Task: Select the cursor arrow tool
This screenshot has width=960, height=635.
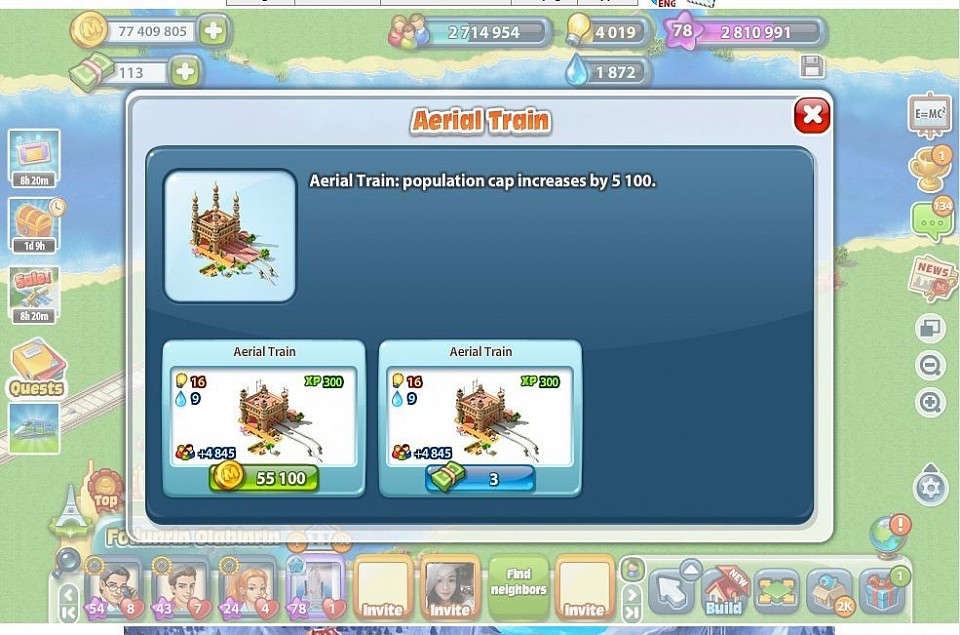Action: [671, 590]
